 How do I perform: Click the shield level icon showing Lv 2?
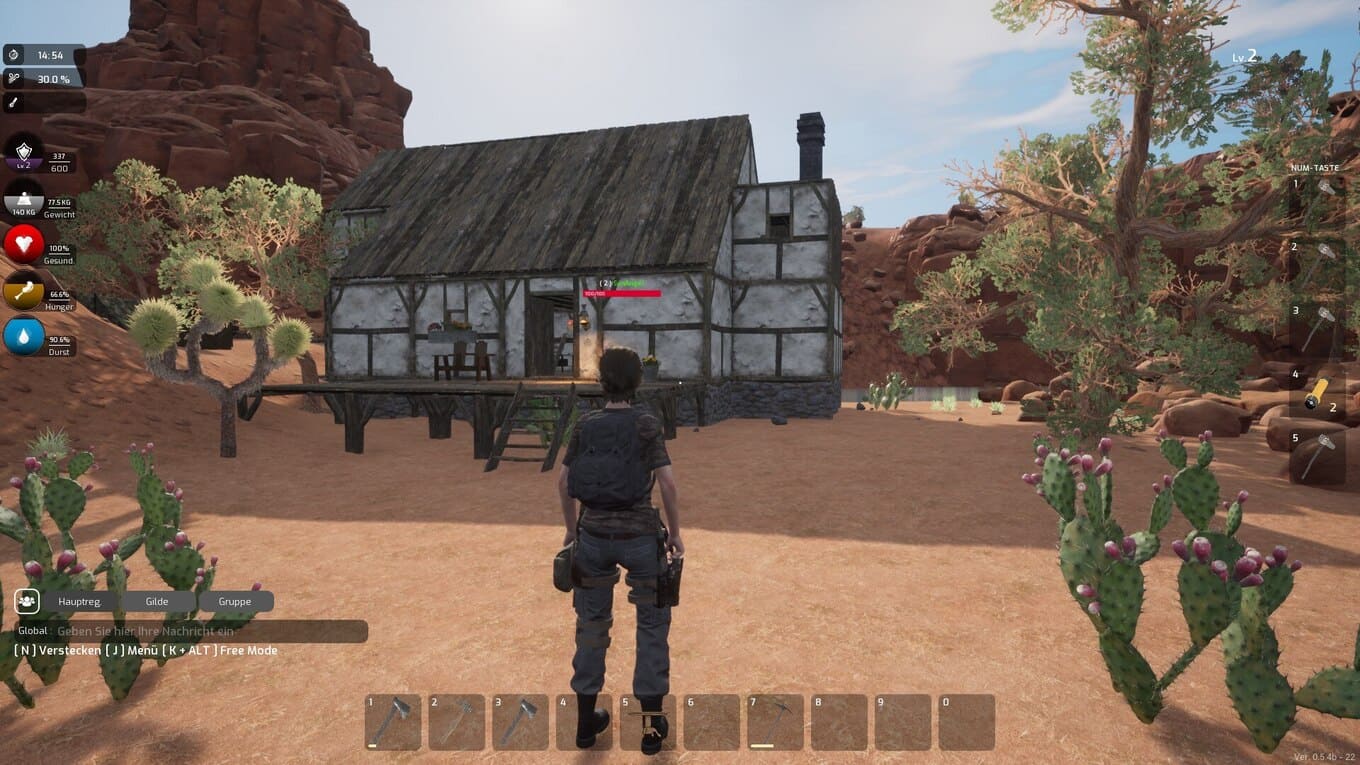pos(24,155)
